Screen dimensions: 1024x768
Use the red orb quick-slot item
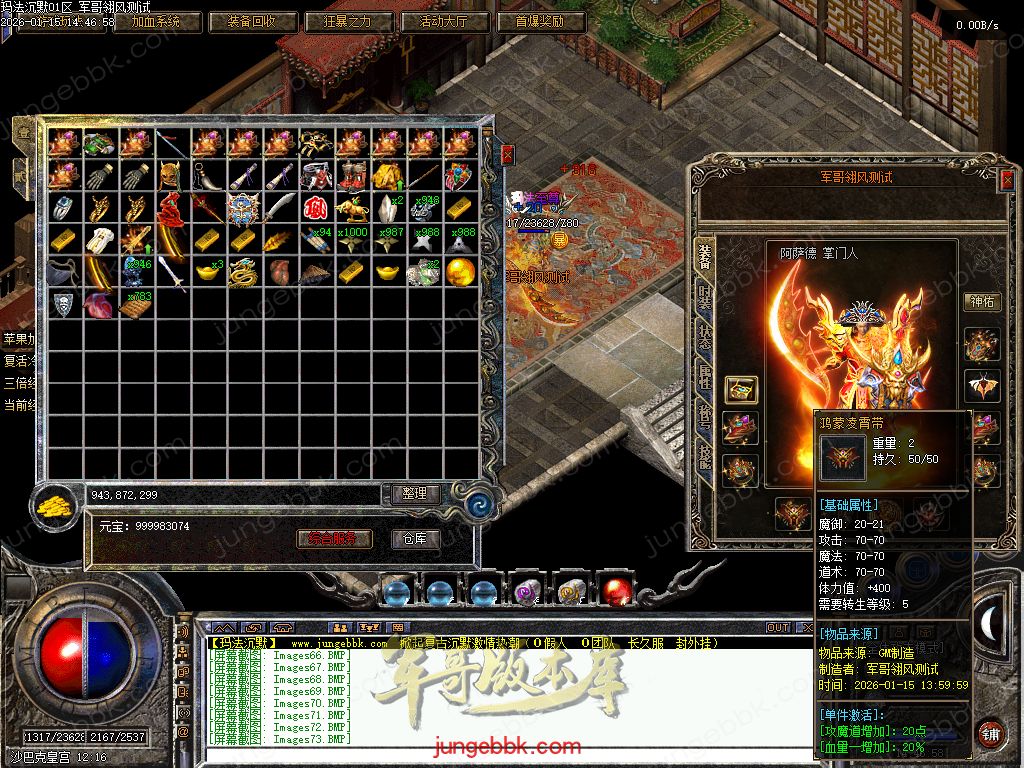click(616, 592)
